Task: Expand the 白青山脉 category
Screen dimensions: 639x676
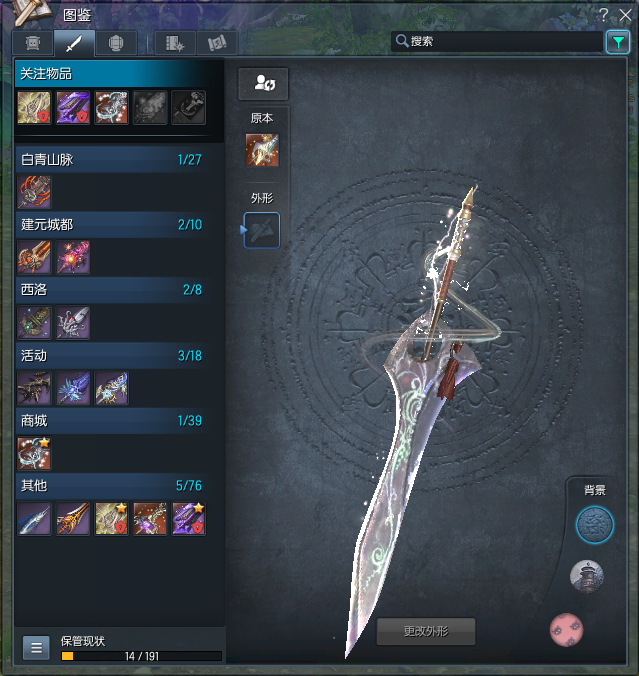Action: click(x=111, y=159)
